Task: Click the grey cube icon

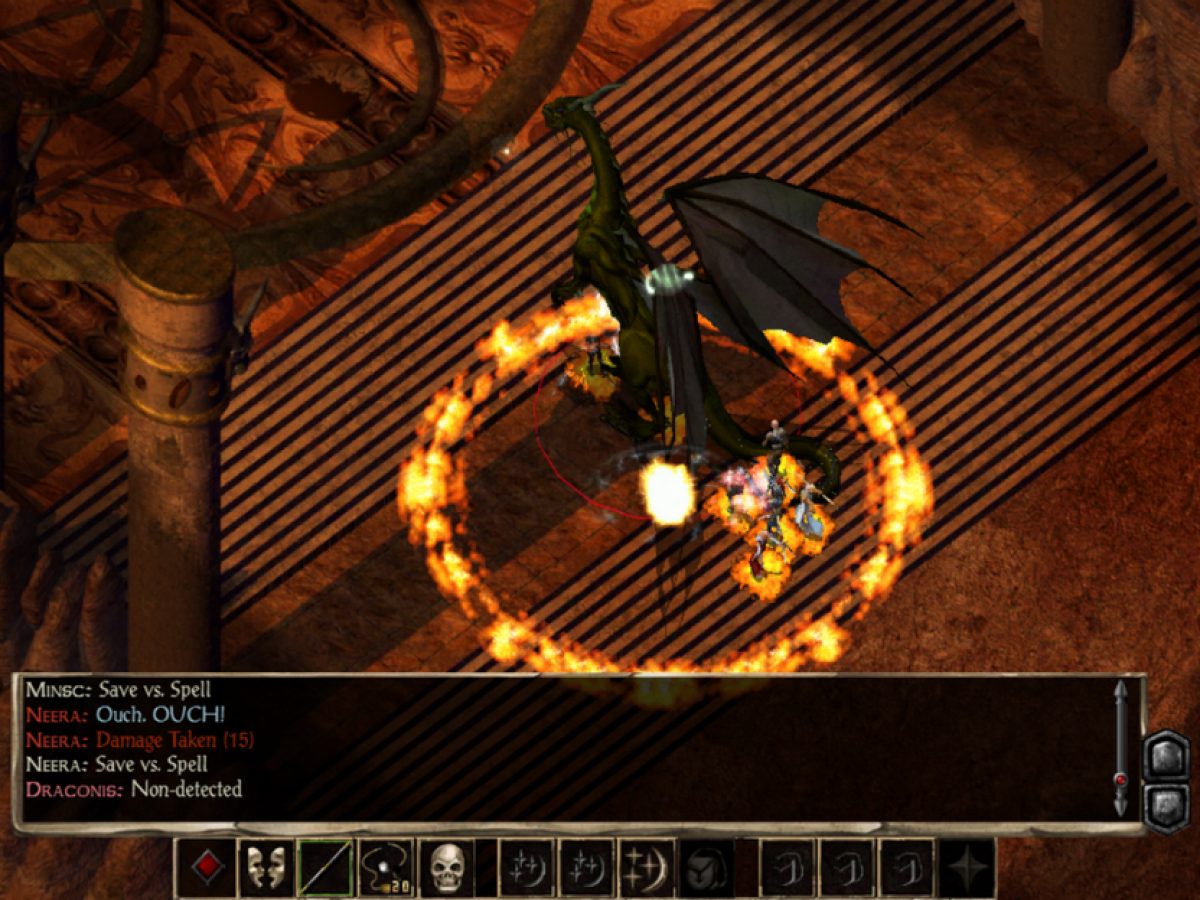Action: 707,867
